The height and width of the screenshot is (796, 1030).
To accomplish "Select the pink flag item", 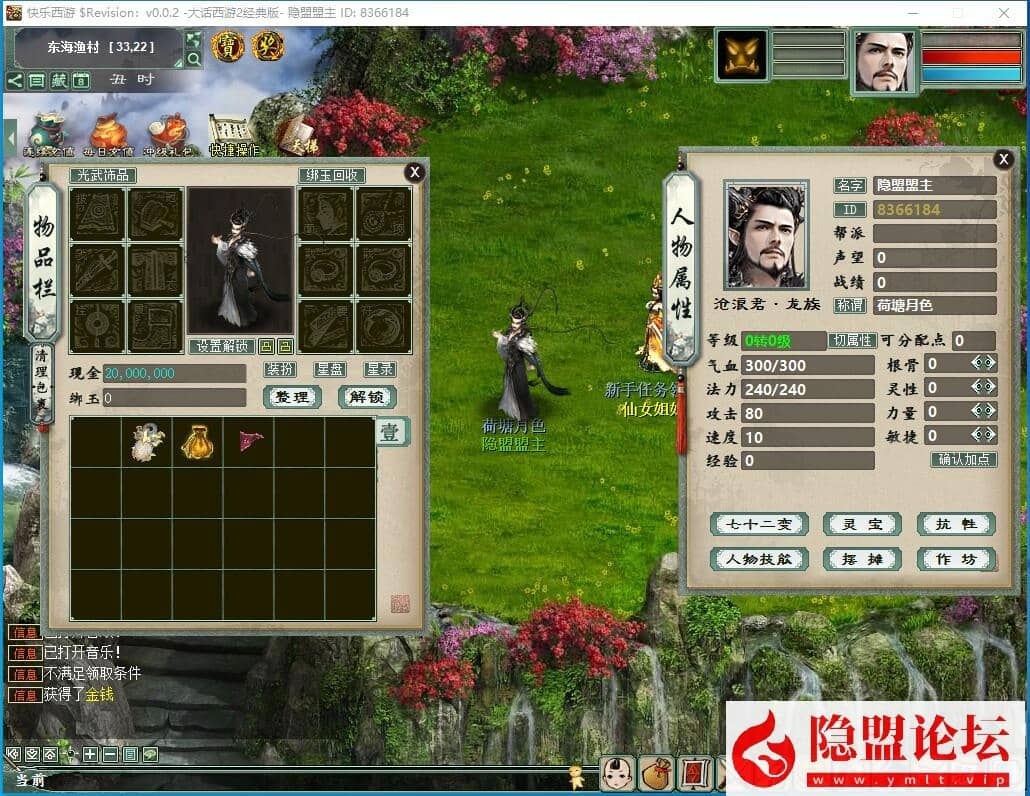I will 249,440.
